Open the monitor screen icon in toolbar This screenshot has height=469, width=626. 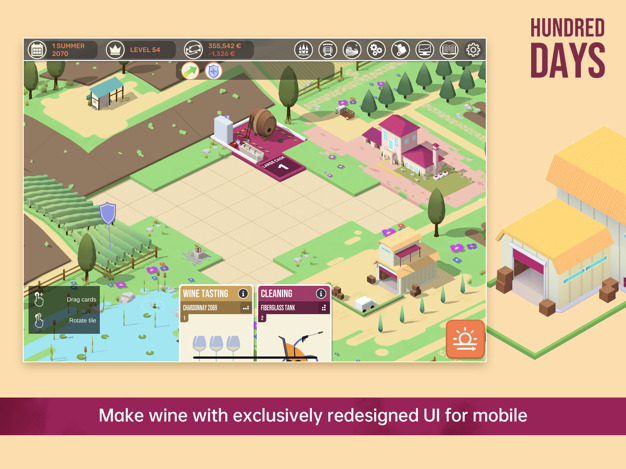pyautogui.click(x=424, y=49)
